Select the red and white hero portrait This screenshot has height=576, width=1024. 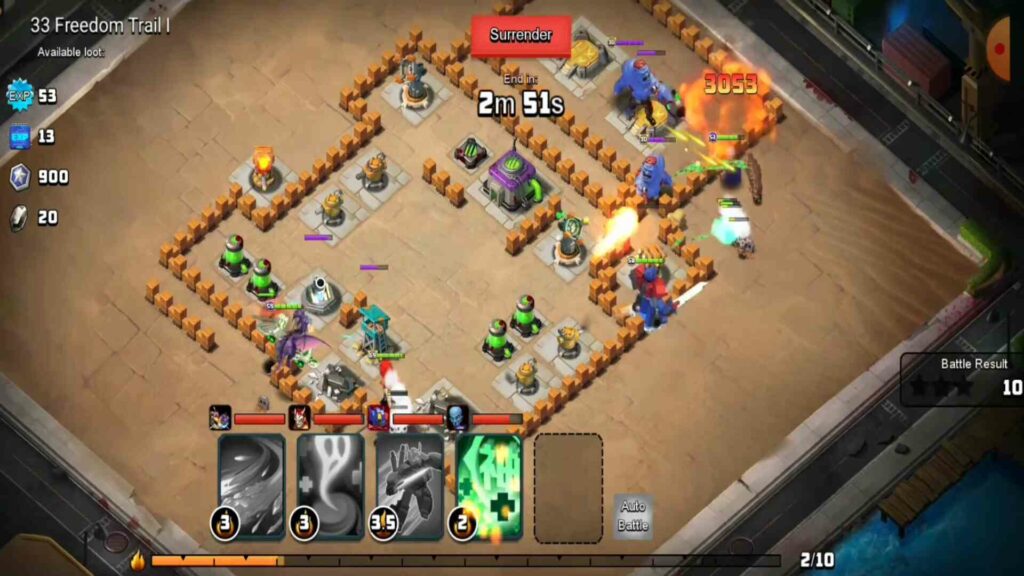299,418
